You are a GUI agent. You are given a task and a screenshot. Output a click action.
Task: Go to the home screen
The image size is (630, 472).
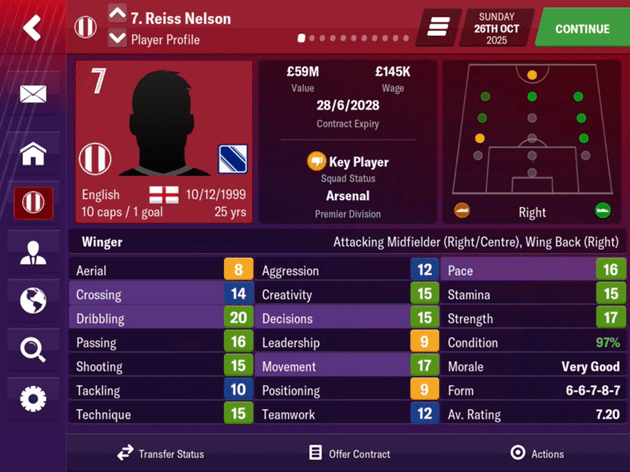[33, 154]
